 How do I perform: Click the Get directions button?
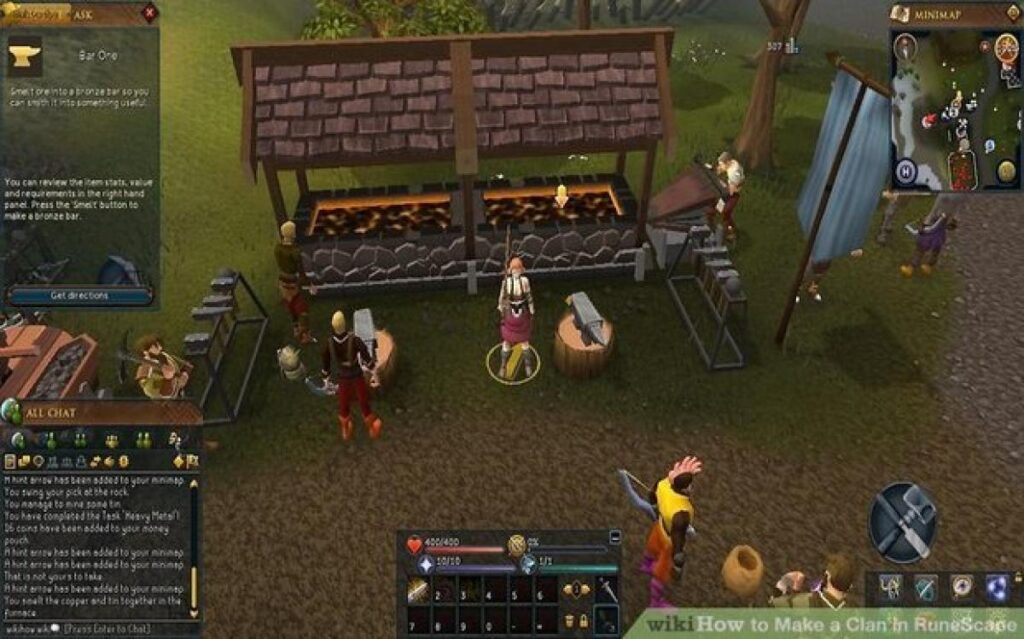pos(79,295)
